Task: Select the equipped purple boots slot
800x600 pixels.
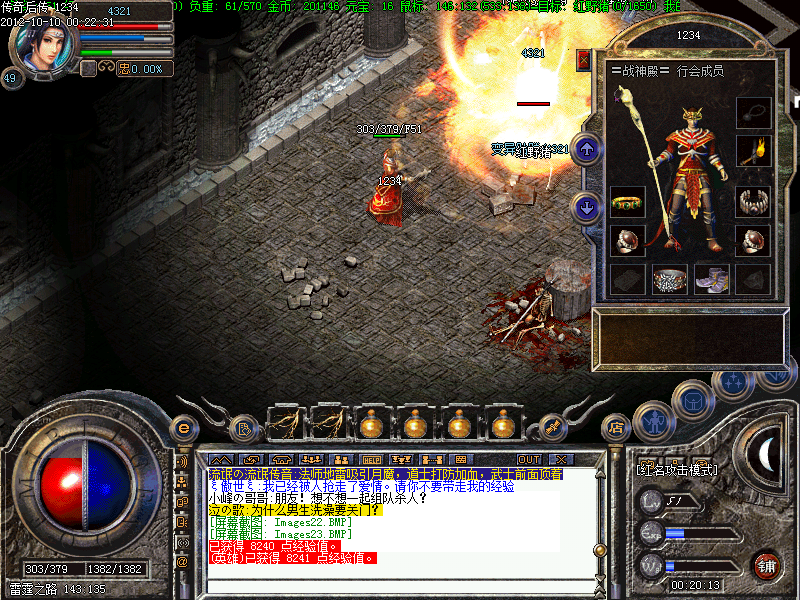Action: (712, 279)
